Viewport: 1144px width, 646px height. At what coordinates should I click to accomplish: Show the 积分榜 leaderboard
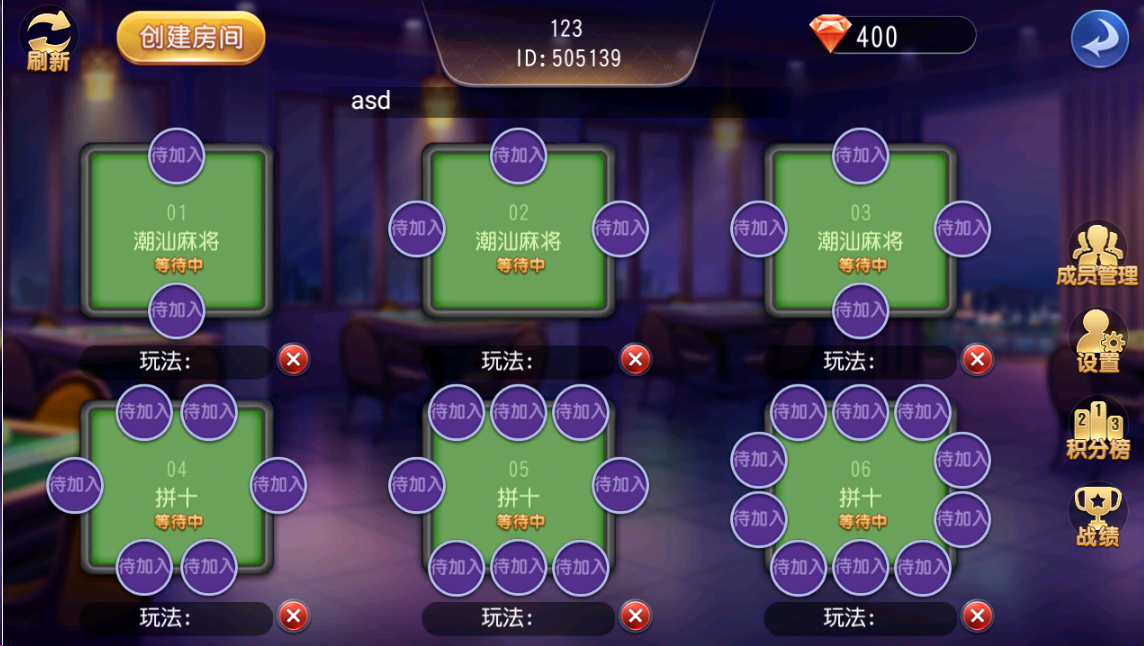(1097, 428)
